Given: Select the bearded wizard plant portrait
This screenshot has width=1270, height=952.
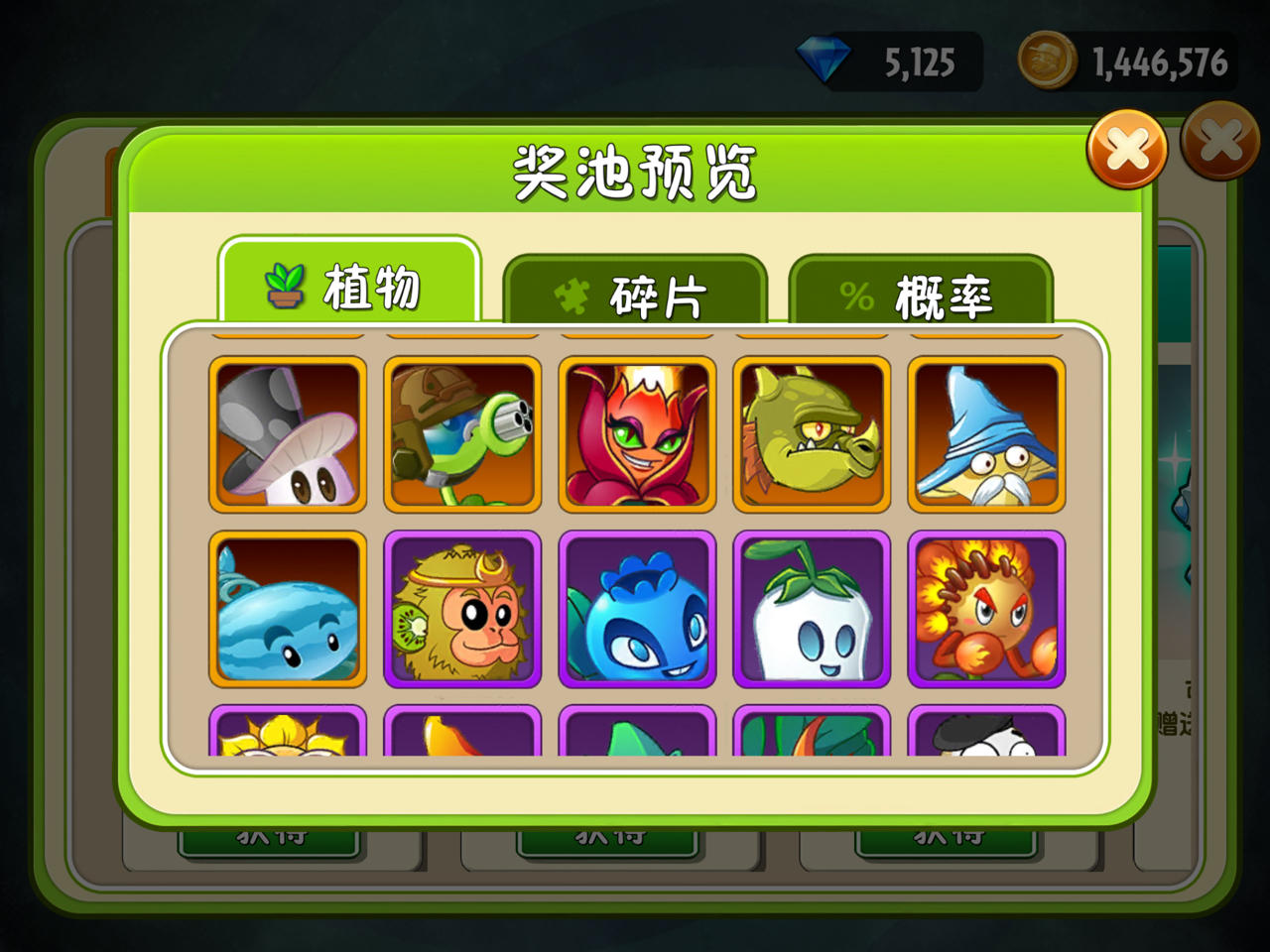Looking at the screenshot, I should coord(983,436).
